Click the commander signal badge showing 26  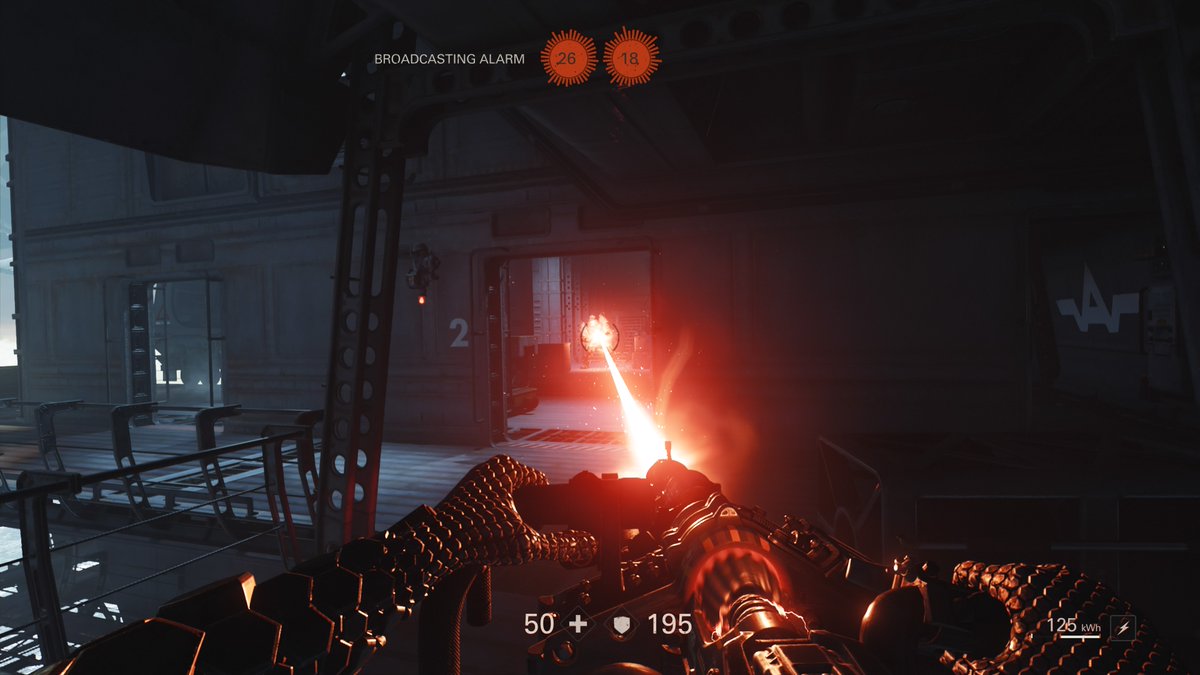coord(567,58)
